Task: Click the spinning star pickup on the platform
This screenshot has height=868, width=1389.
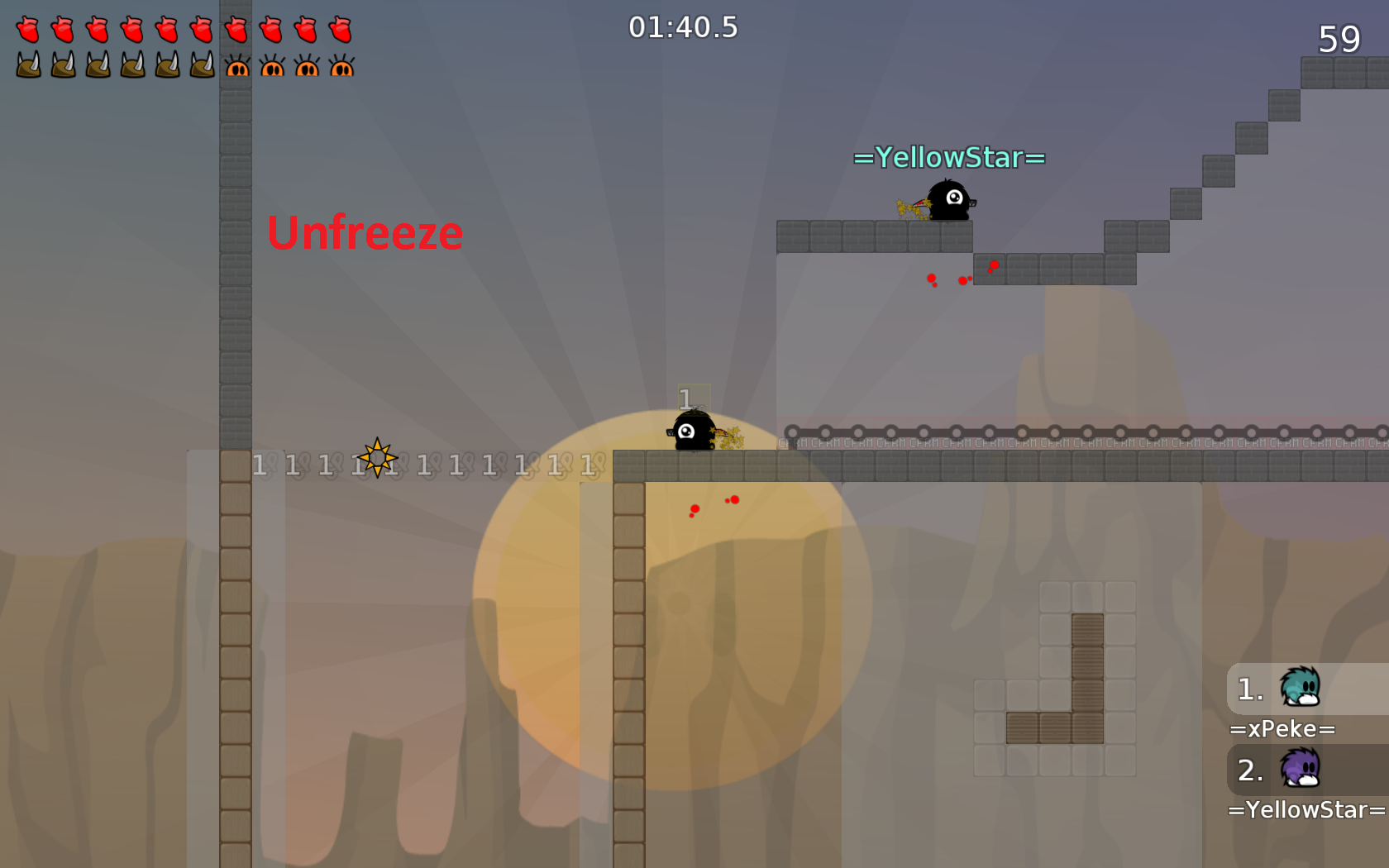Action: pos(379,457)
